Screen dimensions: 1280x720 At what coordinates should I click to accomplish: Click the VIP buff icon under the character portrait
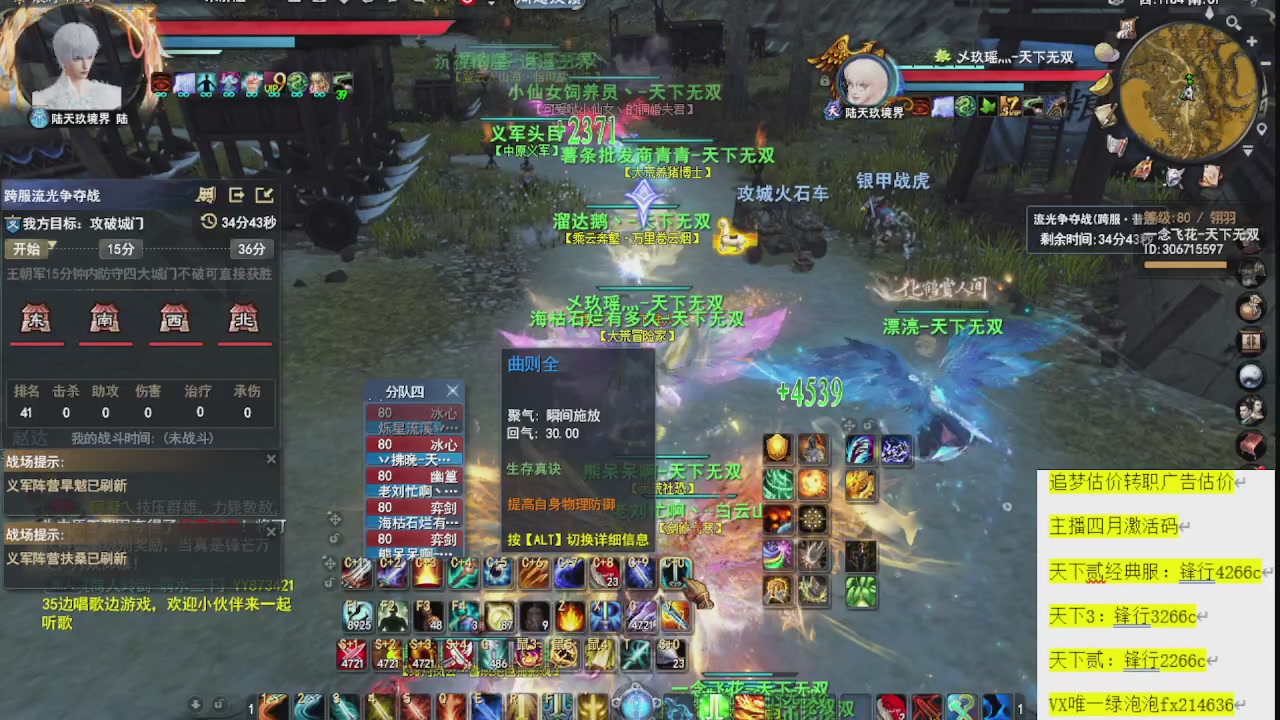(275, 85)
